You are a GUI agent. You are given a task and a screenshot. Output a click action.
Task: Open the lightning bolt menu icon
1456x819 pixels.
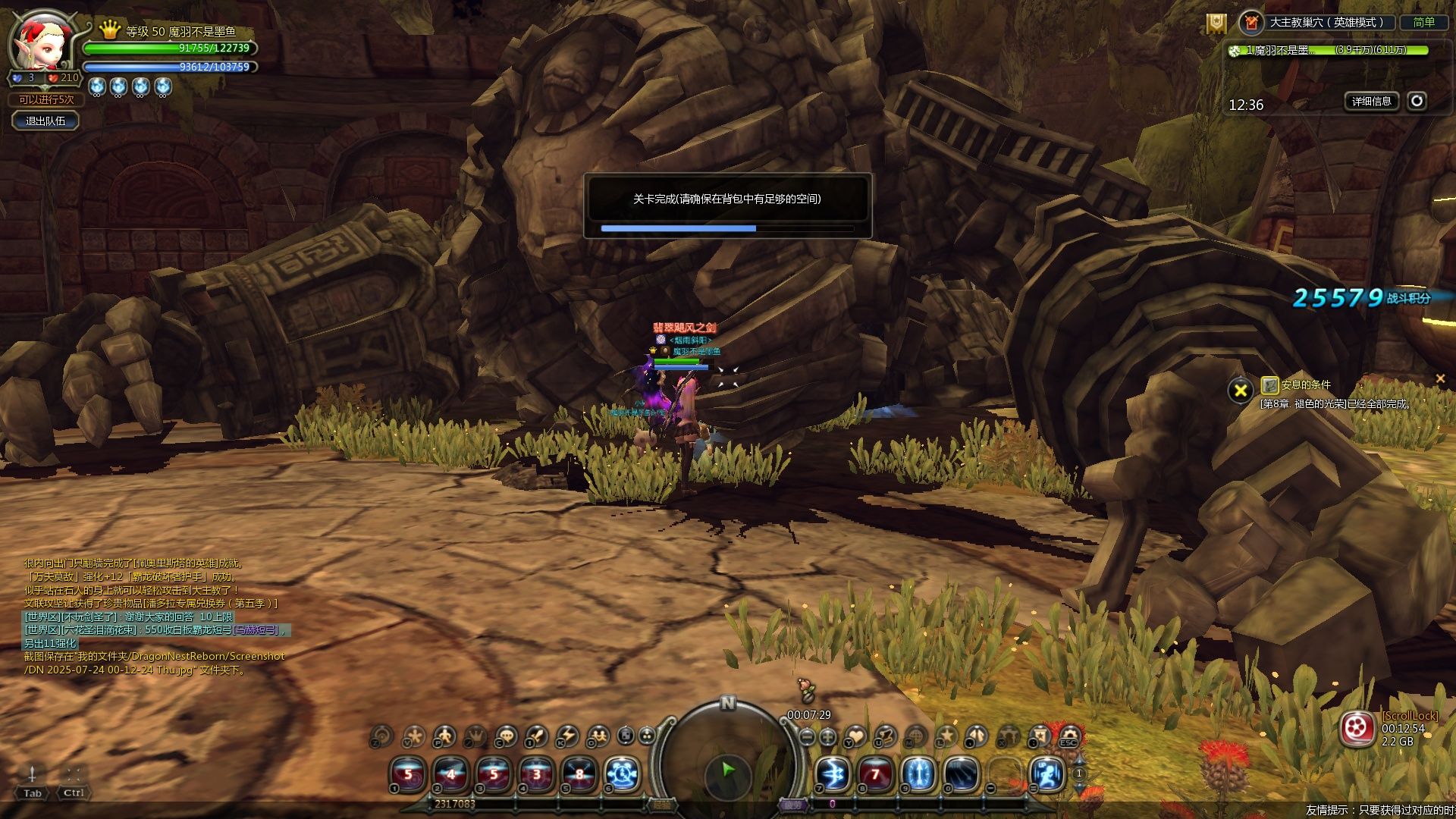click(x=567, y=736)
